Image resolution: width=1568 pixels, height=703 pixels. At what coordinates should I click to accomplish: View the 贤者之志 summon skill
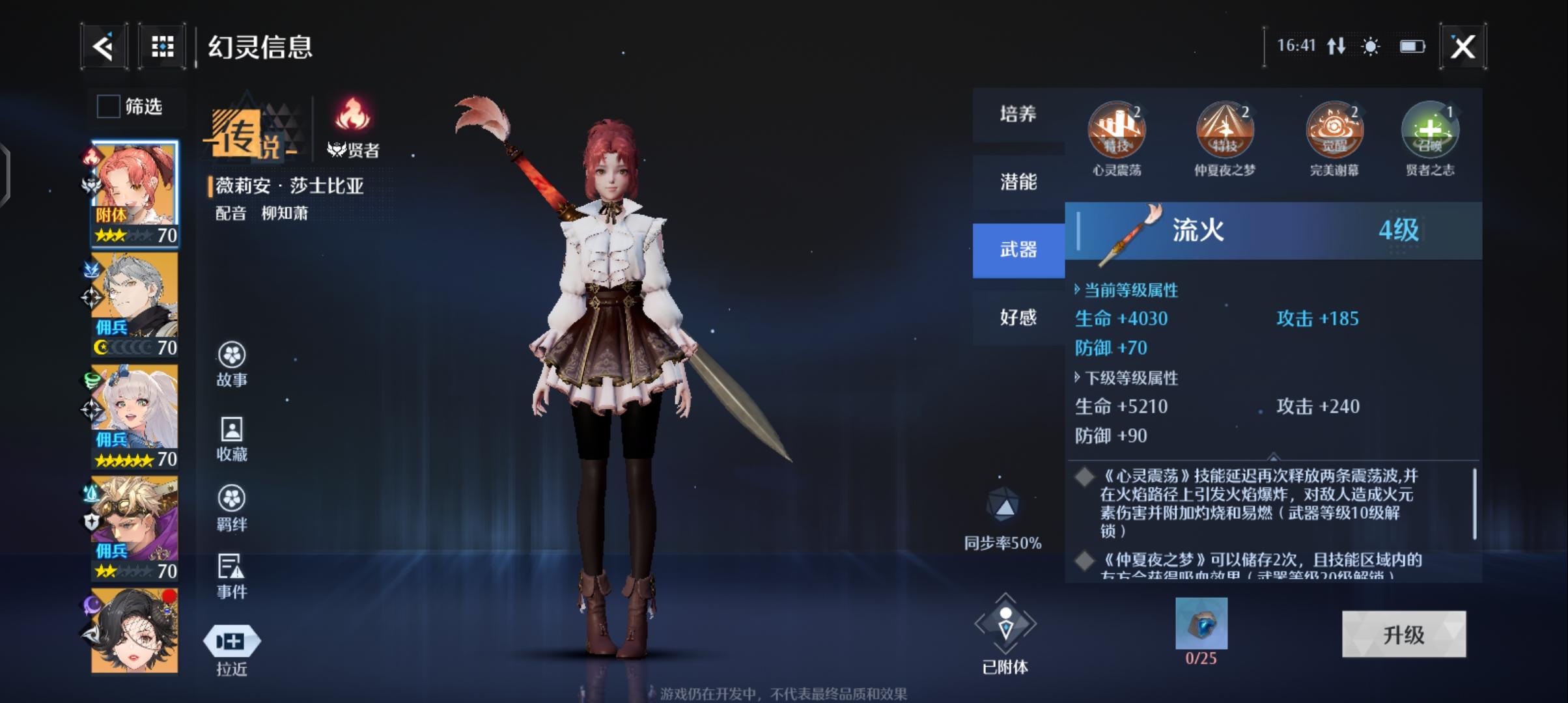click(1430, 130)
